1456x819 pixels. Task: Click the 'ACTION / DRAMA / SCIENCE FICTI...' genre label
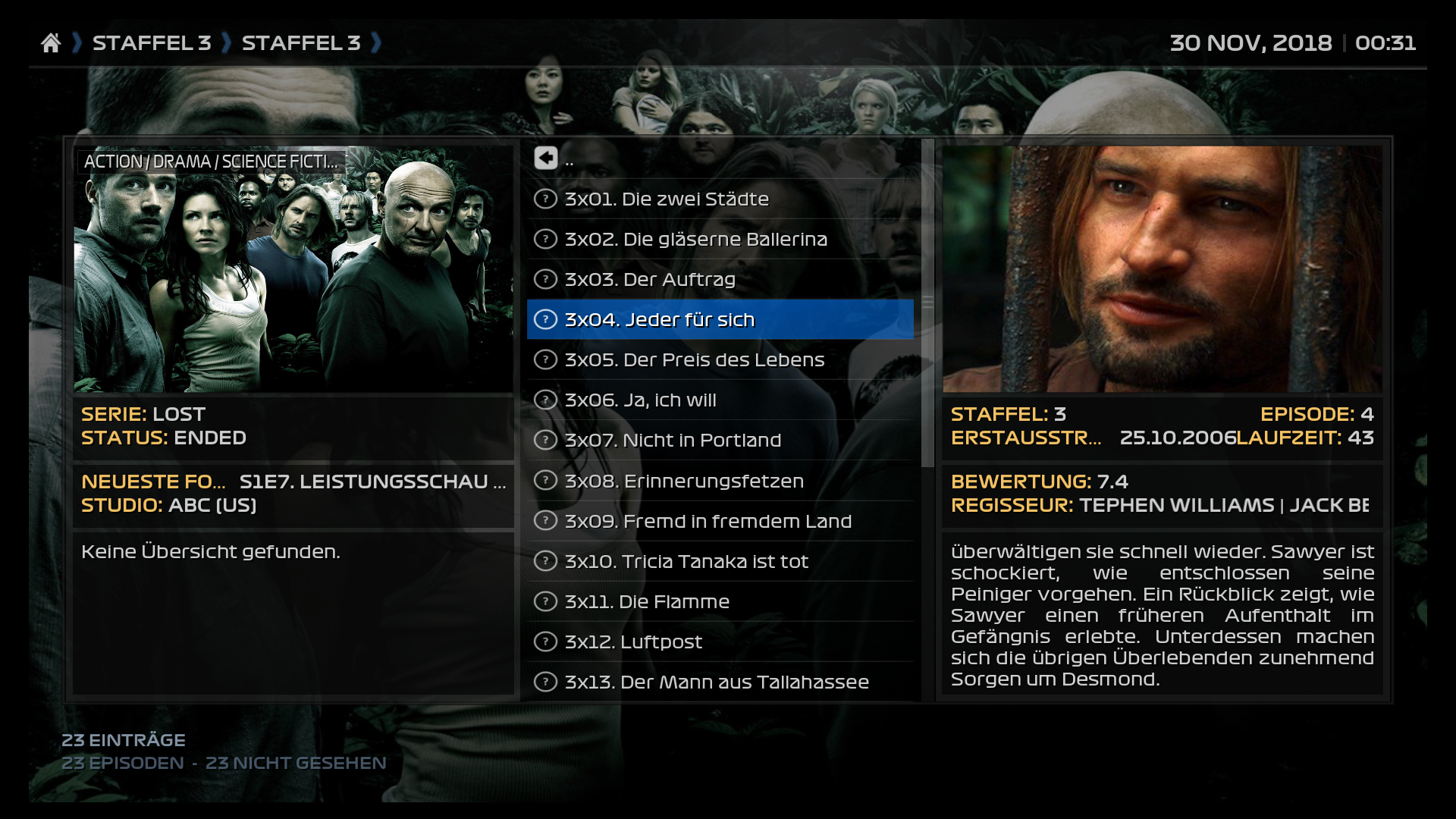(x=212, y=161)
